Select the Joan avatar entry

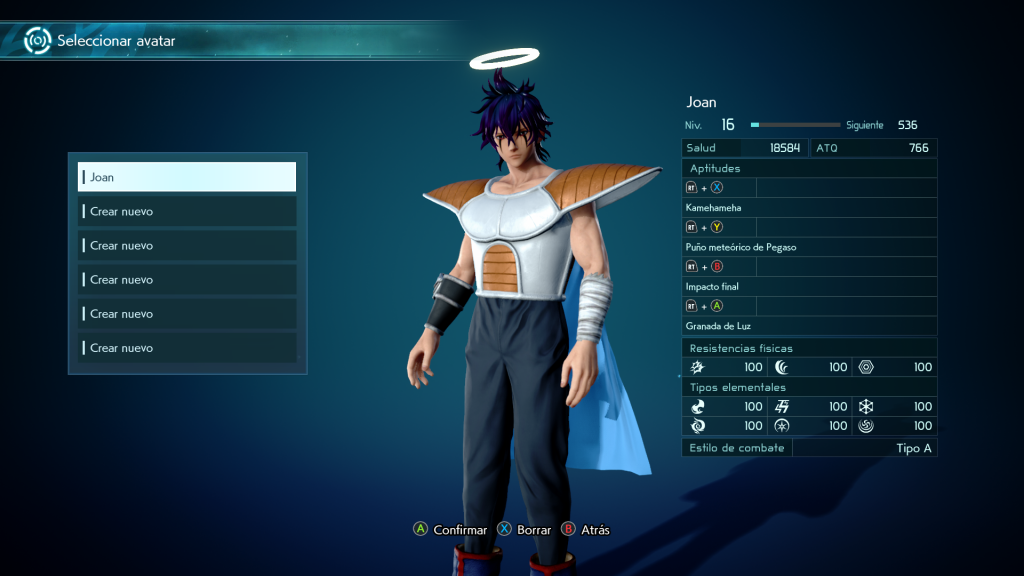pyautogui.click(x=187, y=177)
